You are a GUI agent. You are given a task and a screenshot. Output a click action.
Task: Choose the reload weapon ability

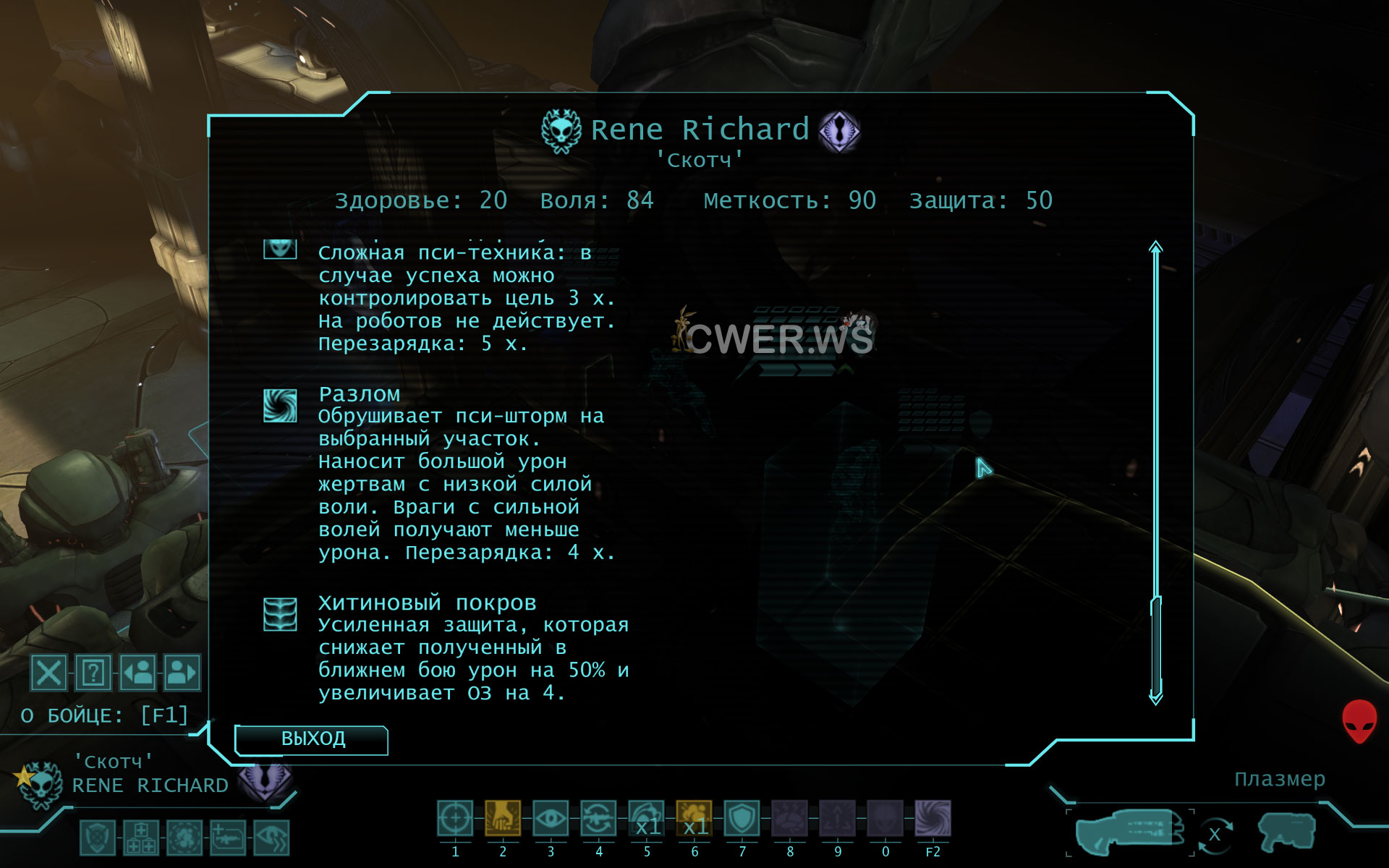[598, 819]
